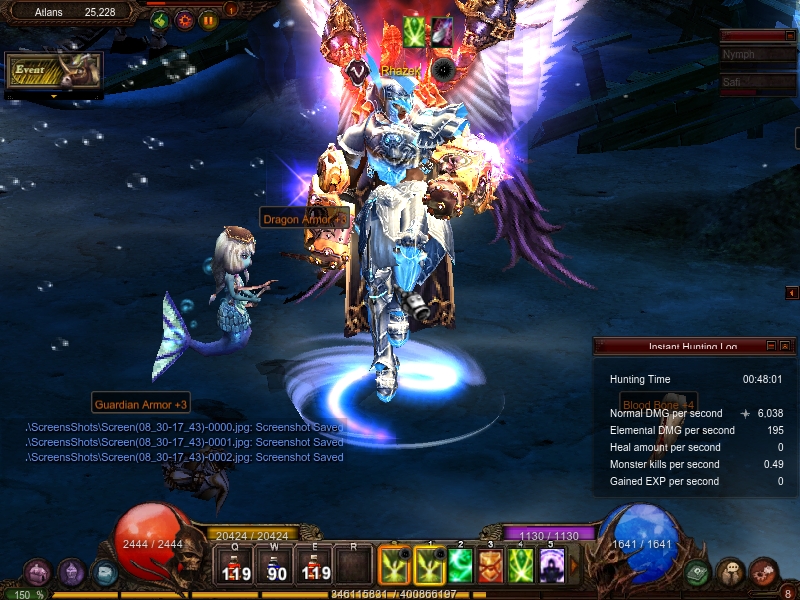Use the E potion slot
This screenshot has width=800, height=600.
click(x=314, y=566)
